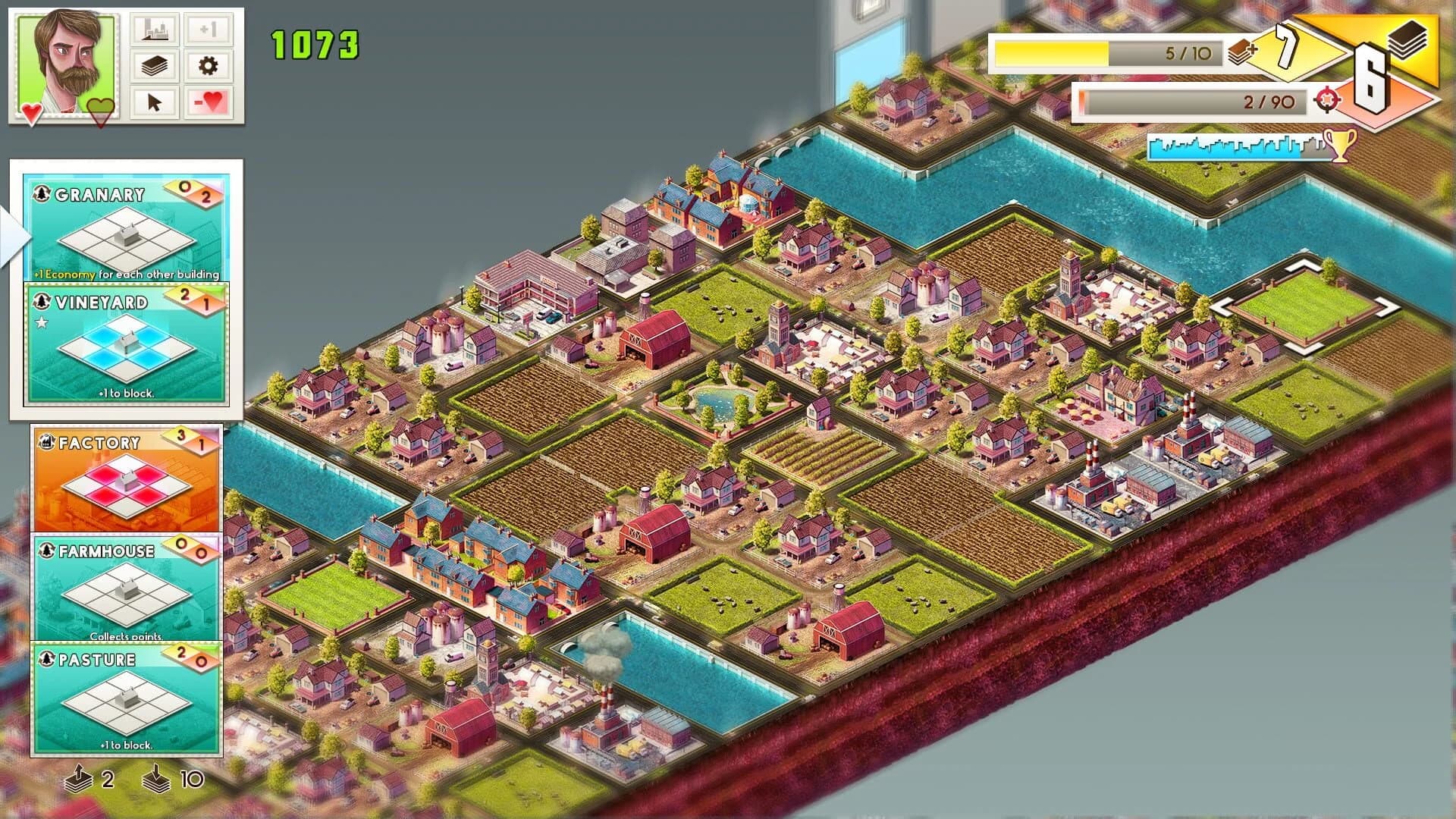Select the cursor pointer tool icon
The height and width of the screenshot is (819, 1456).
click(154, 101)
